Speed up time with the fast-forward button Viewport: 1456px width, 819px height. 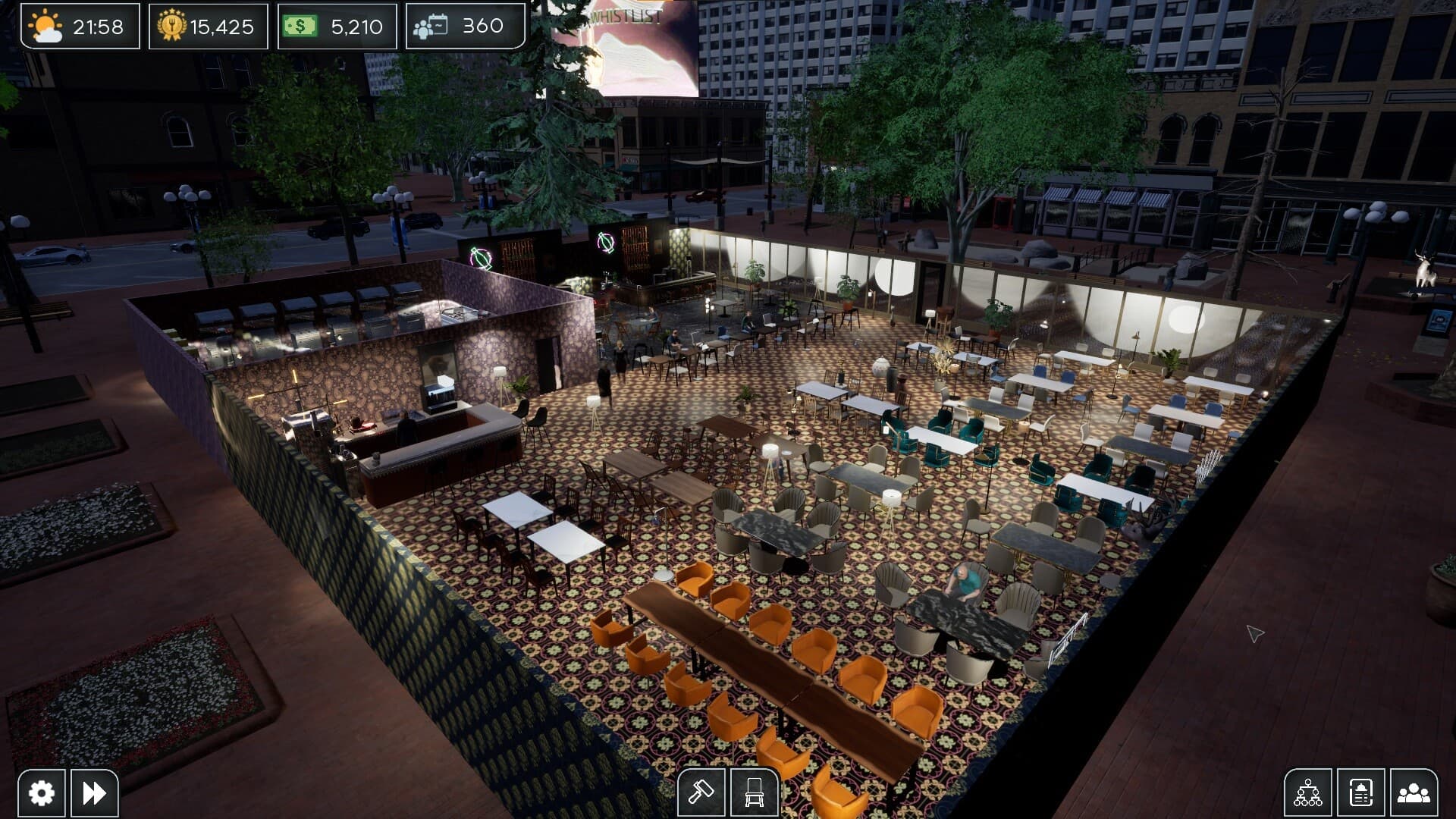tap(94, 791)
